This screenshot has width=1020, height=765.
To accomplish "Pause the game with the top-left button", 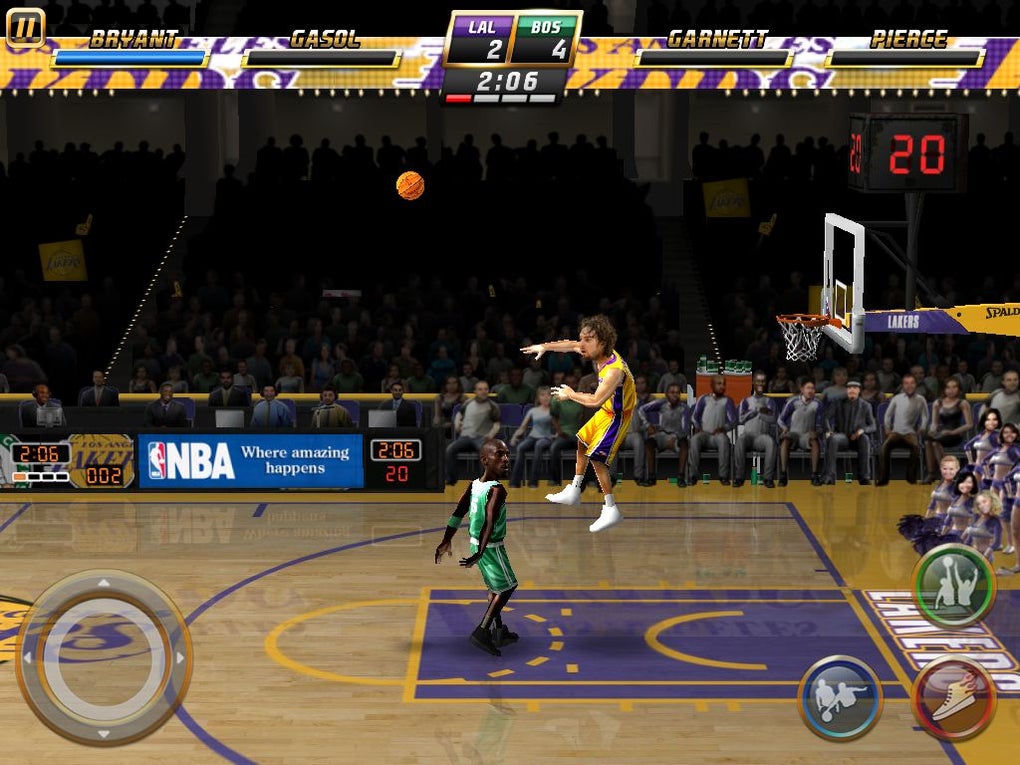I will click(x=25, y=28).
